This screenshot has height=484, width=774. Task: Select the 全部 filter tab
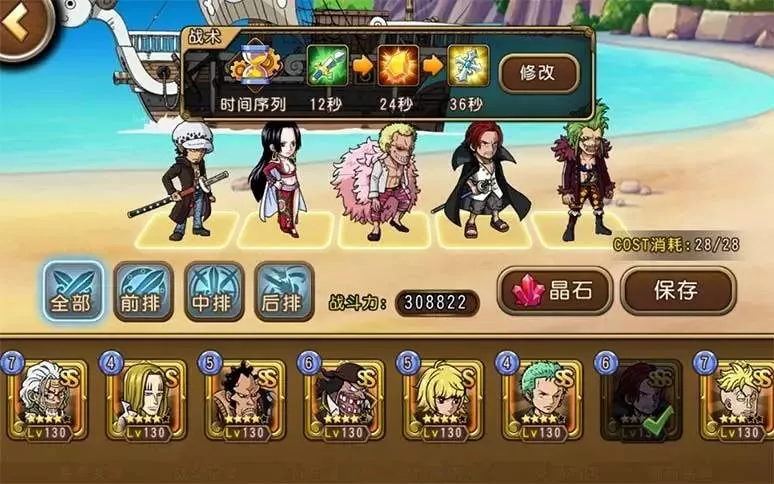pyautogui.click(x=73, y=291)
